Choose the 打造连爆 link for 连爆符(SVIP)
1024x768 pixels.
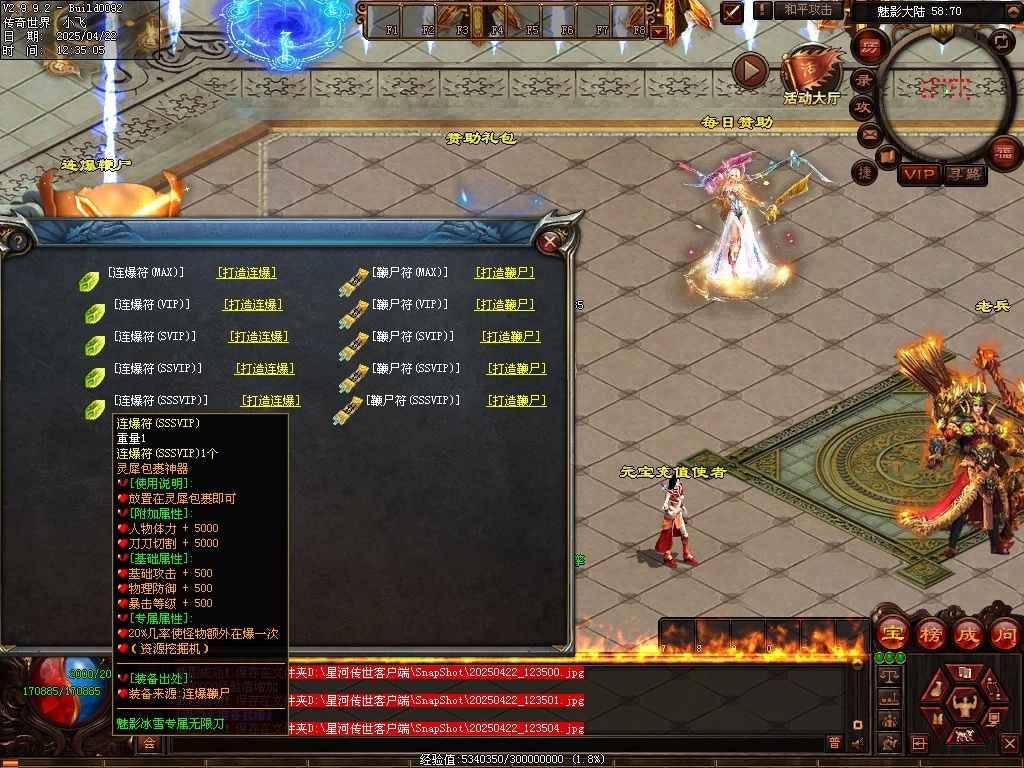(x=258, y=337)
